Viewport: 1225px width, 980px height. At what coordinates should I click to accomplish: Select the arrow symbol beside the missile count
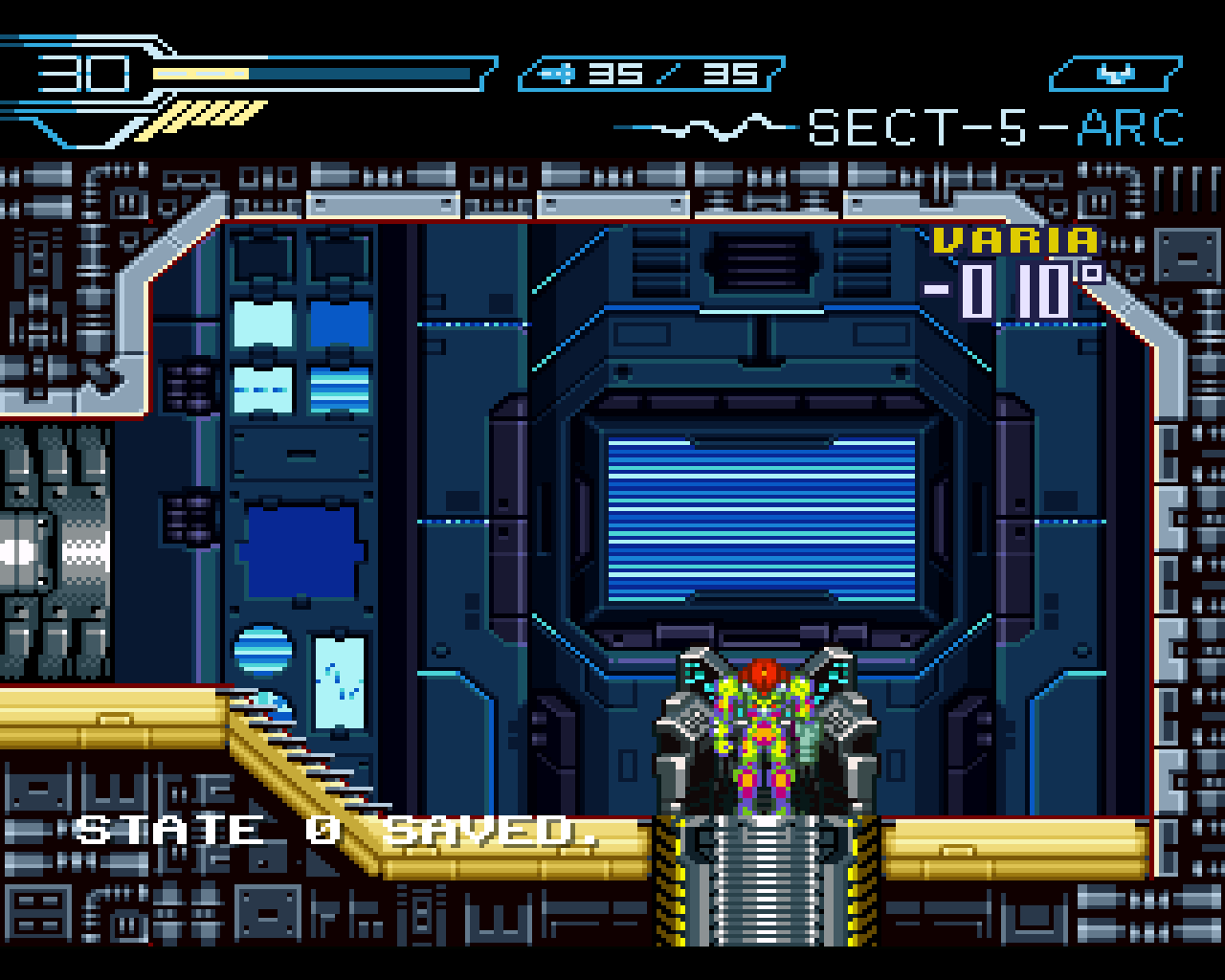coord(555,72)
